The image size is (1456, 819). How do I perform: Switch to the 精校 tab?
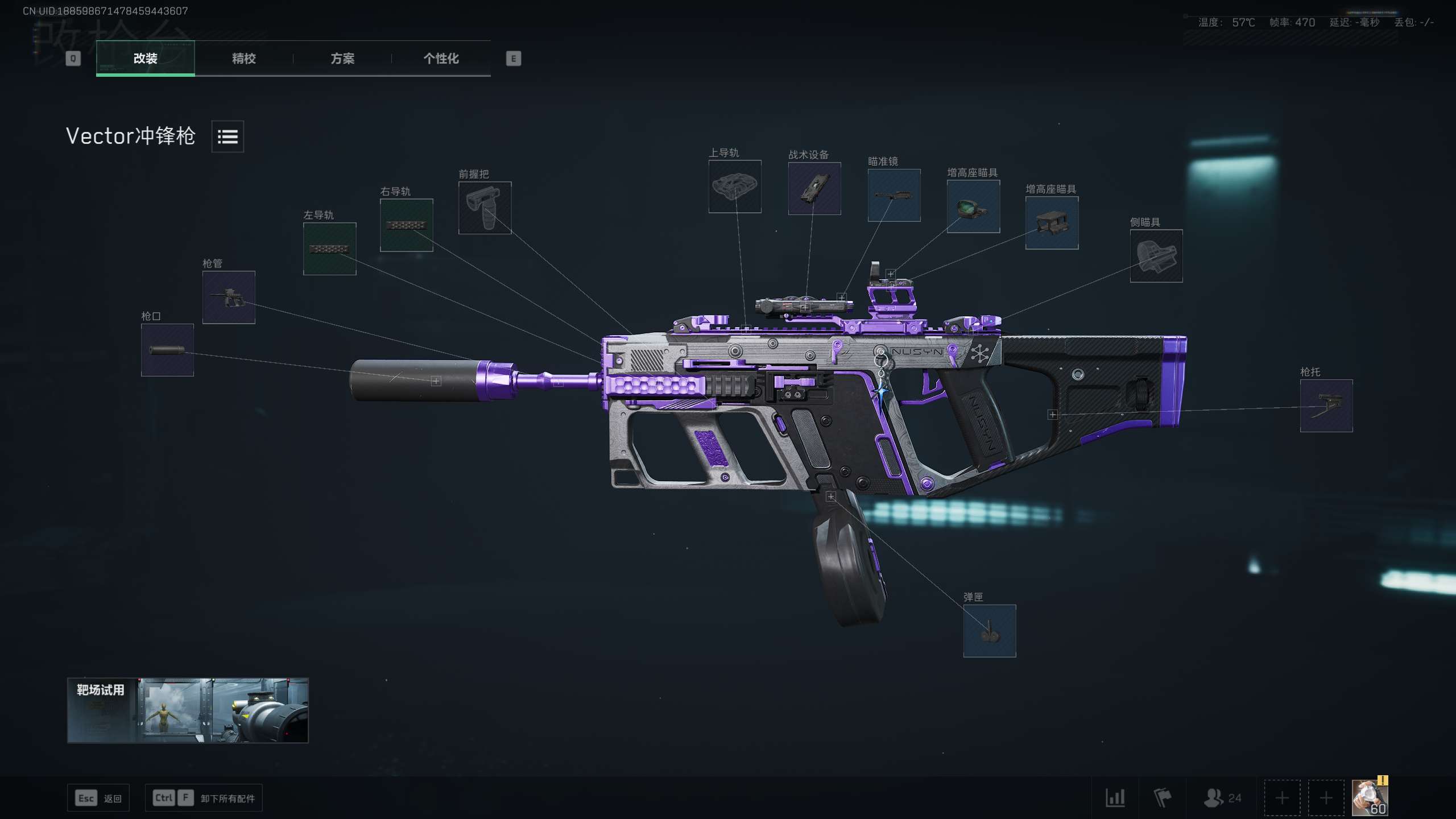pyautogui.click(x=243, y=58)
